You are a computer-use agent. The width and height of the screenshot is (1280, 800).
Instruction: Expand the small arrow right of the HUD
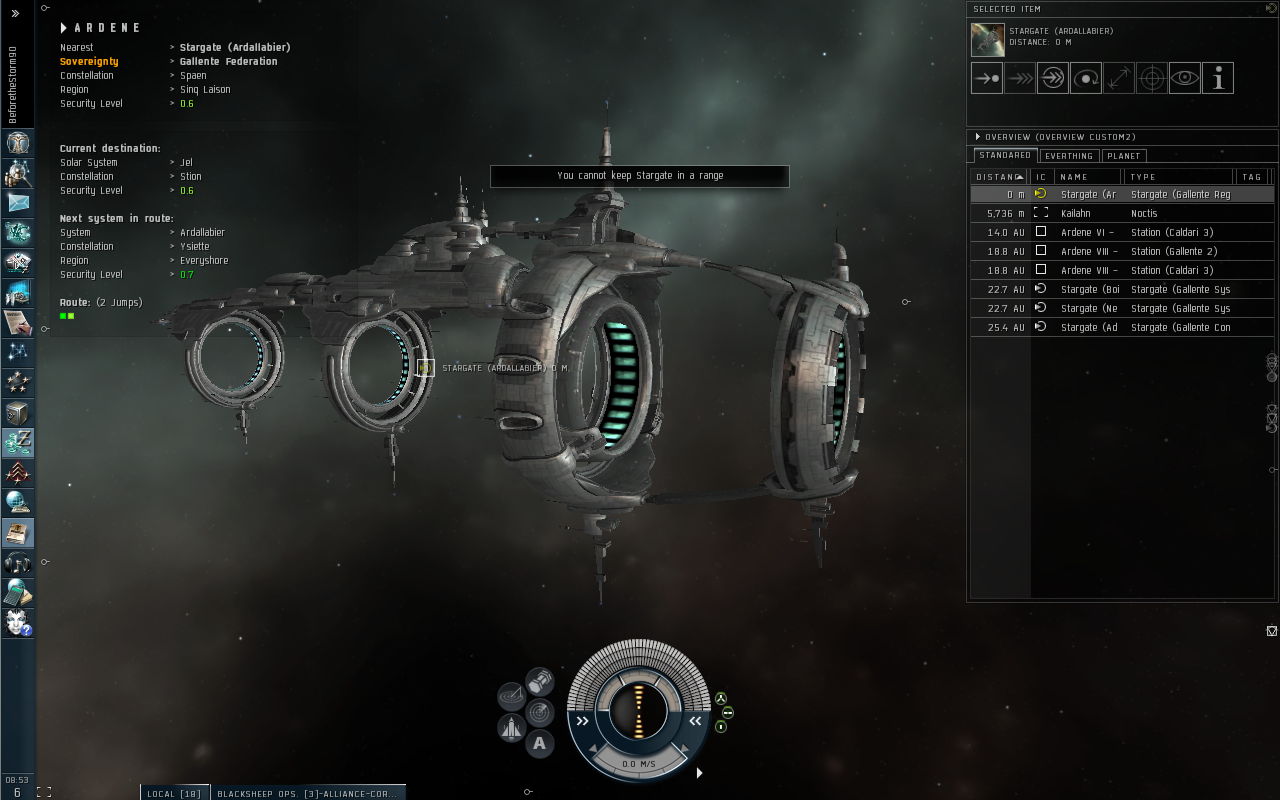699,773
